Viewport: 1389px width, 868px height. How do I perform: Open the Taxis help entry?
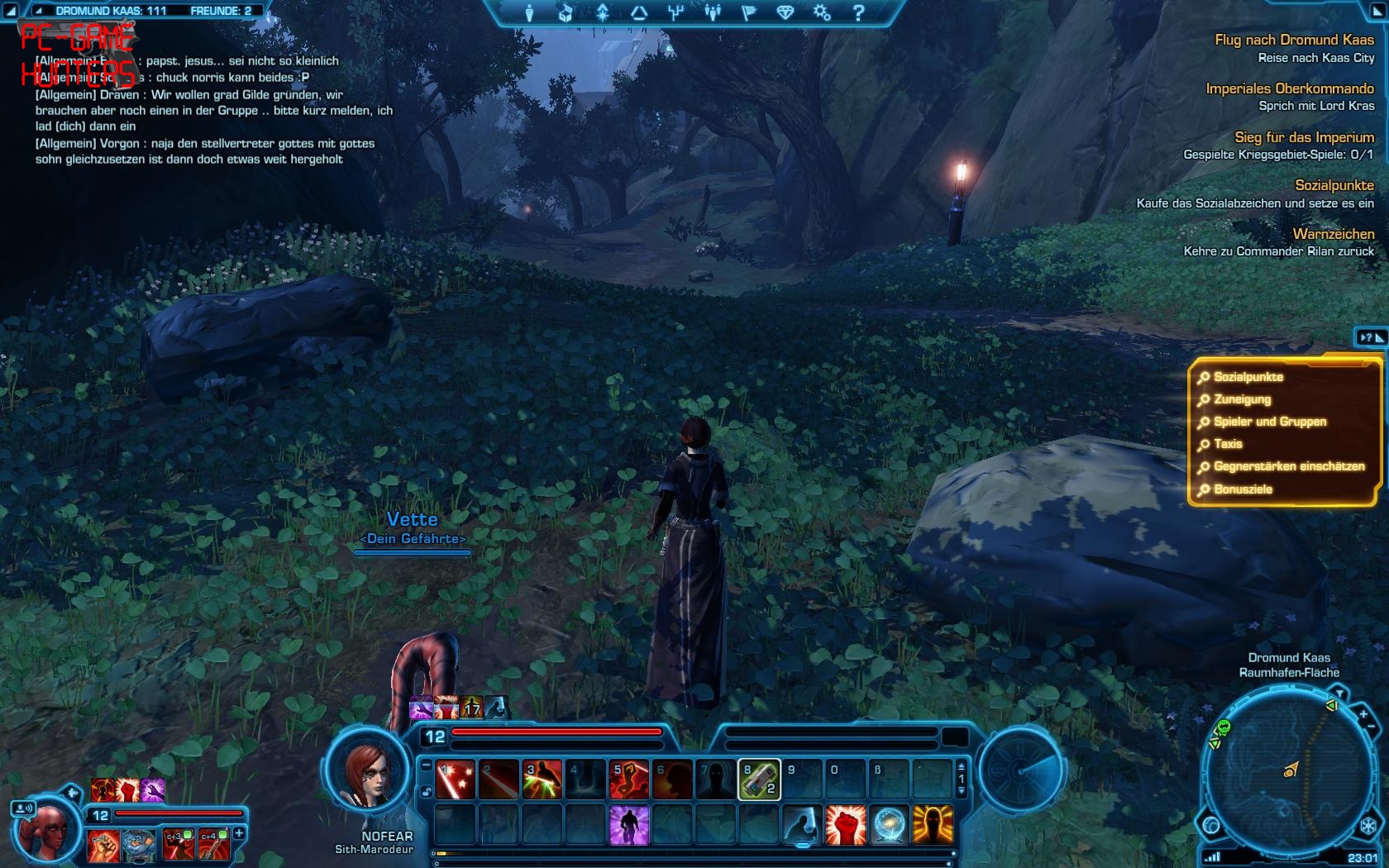coord(1228,444)
